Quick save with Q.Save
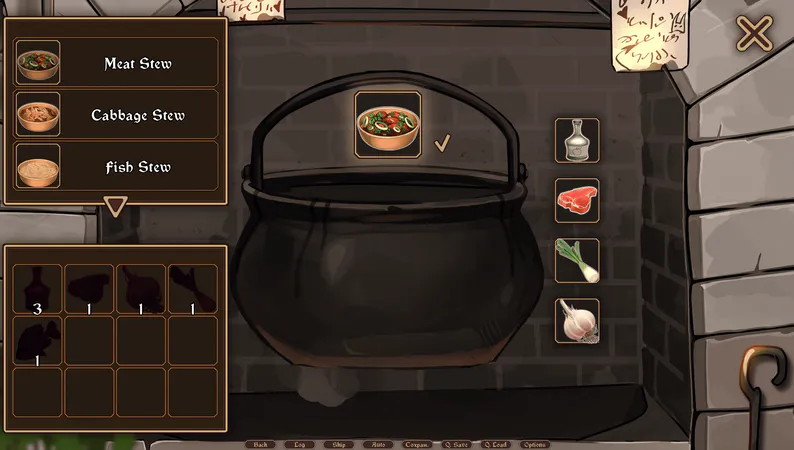 point(456,444)
